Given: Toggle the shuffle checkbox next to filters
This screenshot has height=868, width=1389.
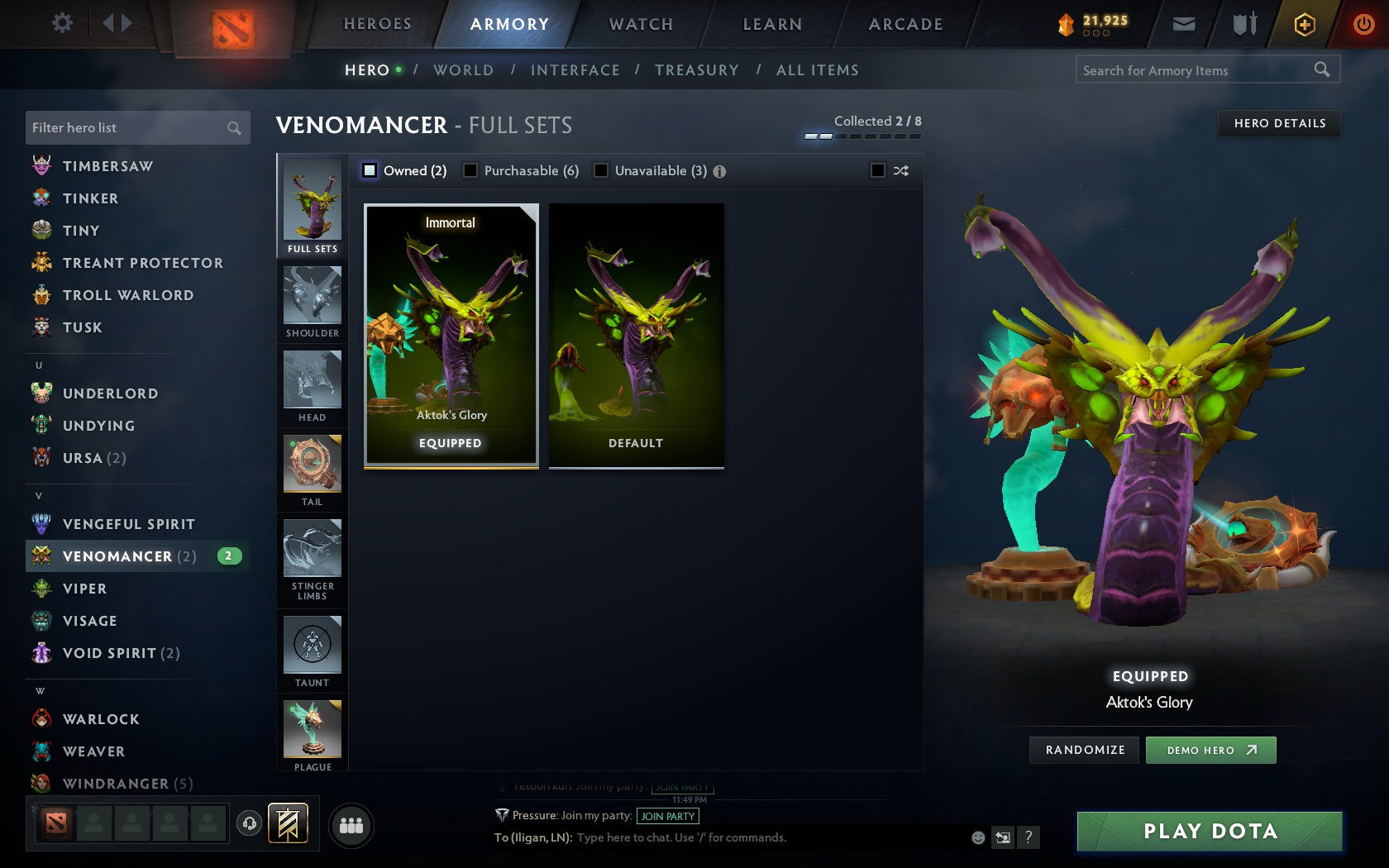Looking at the screenshot, I should (879, 170).
